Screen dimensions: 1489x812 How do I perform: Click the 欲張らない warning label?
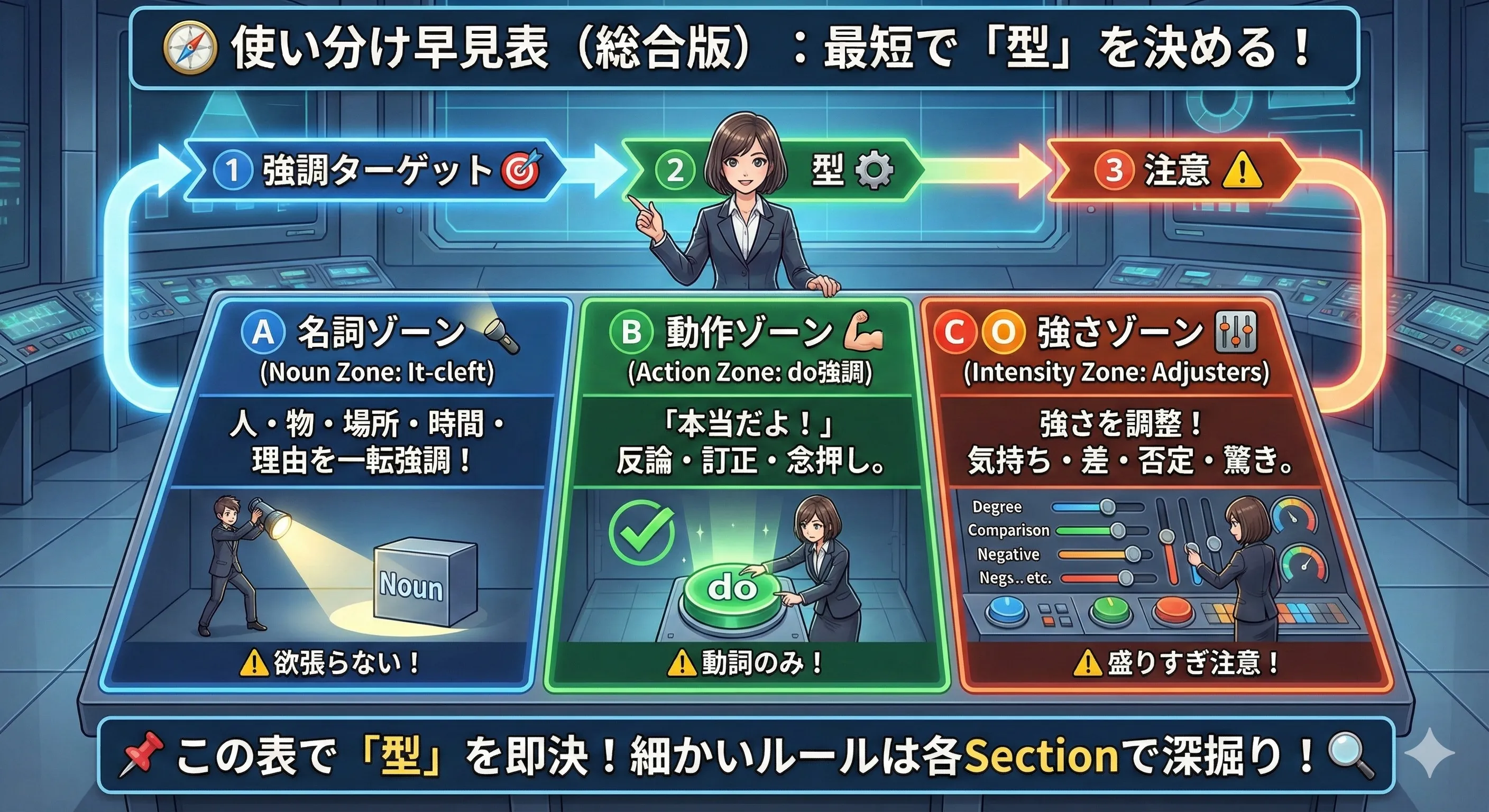coord(329,663)
